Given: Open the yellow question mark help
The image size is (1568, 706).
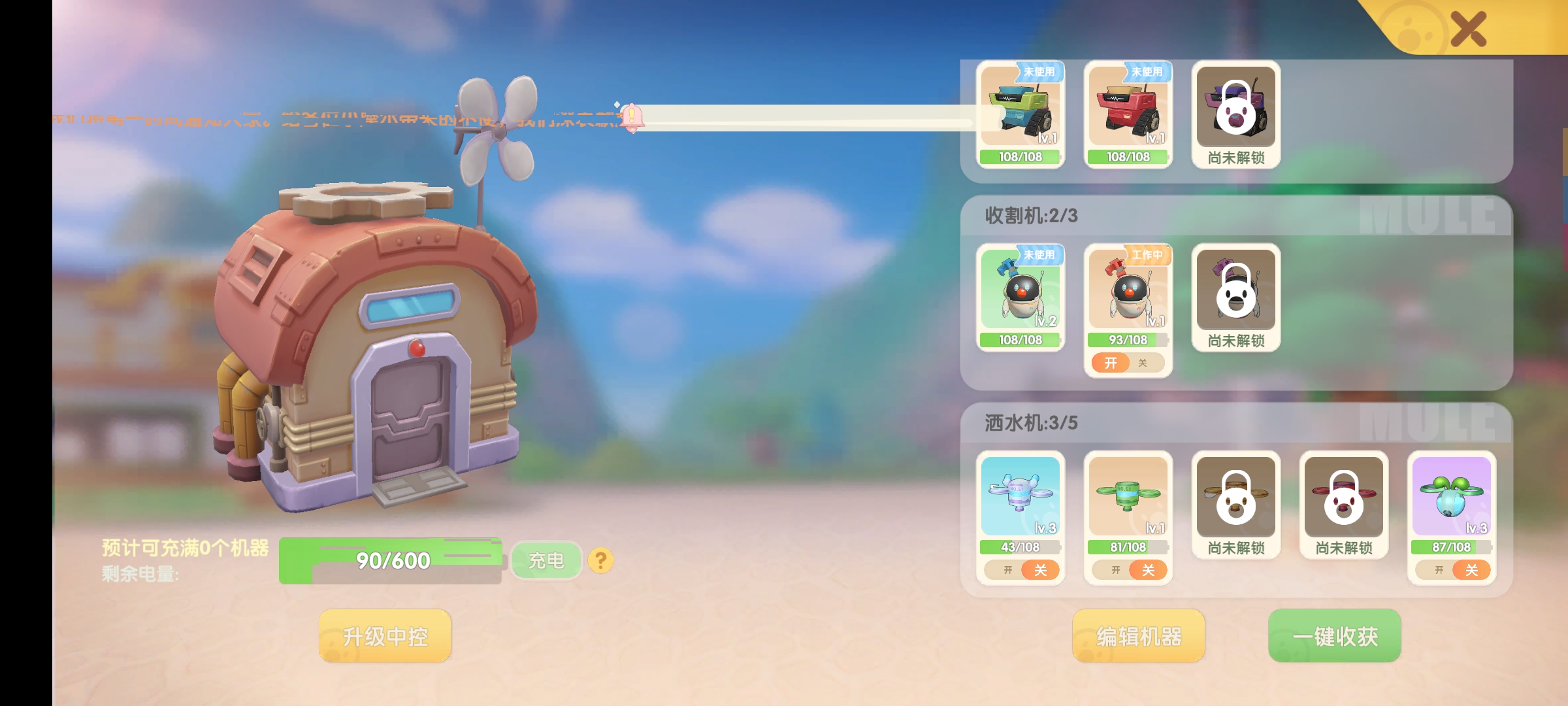Looking at the screenshot, I should tap(600, 560).
